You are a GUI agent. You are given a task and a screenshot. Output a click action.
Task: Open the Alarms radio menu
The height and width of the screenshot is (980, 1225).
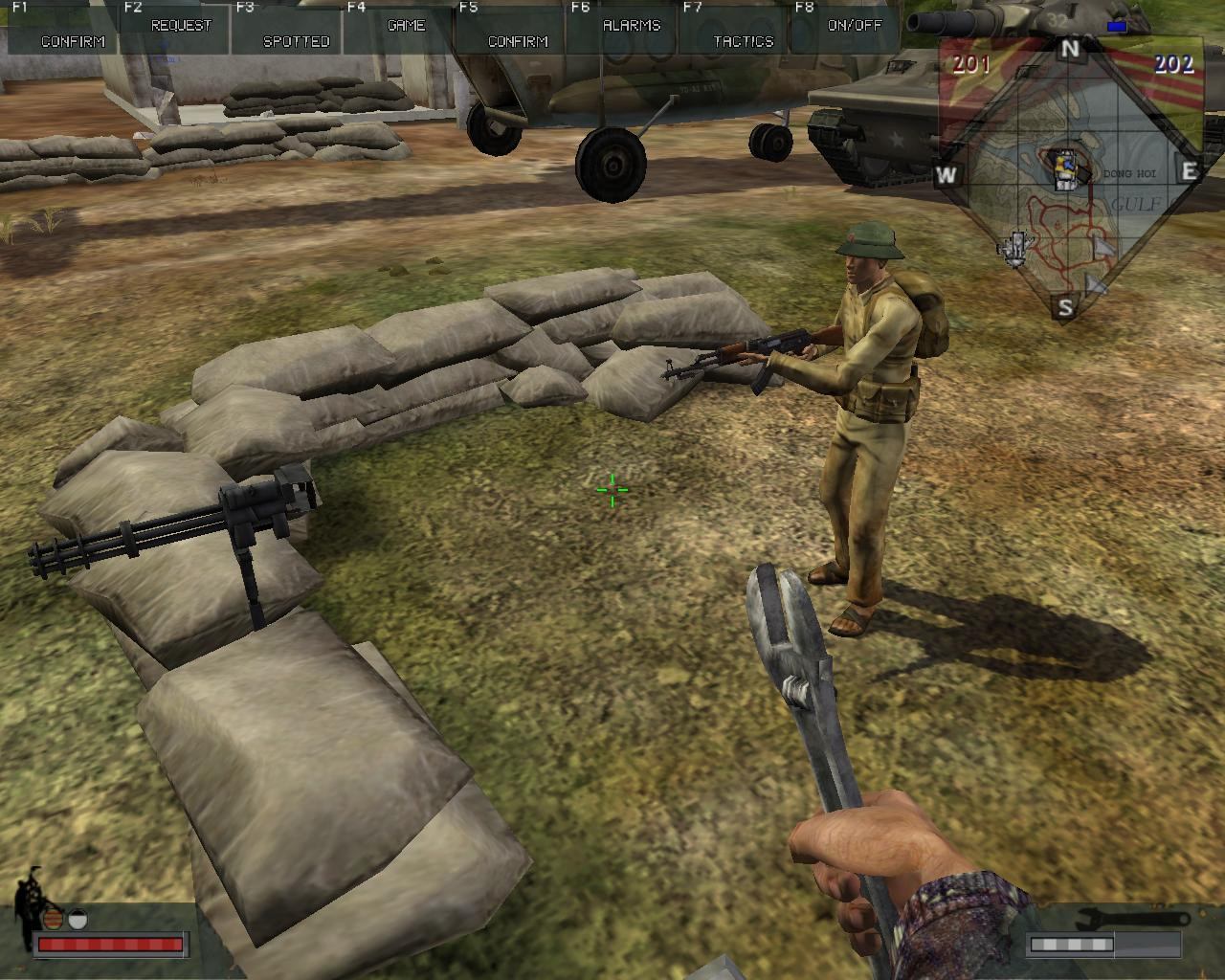[x=631, y=26]
